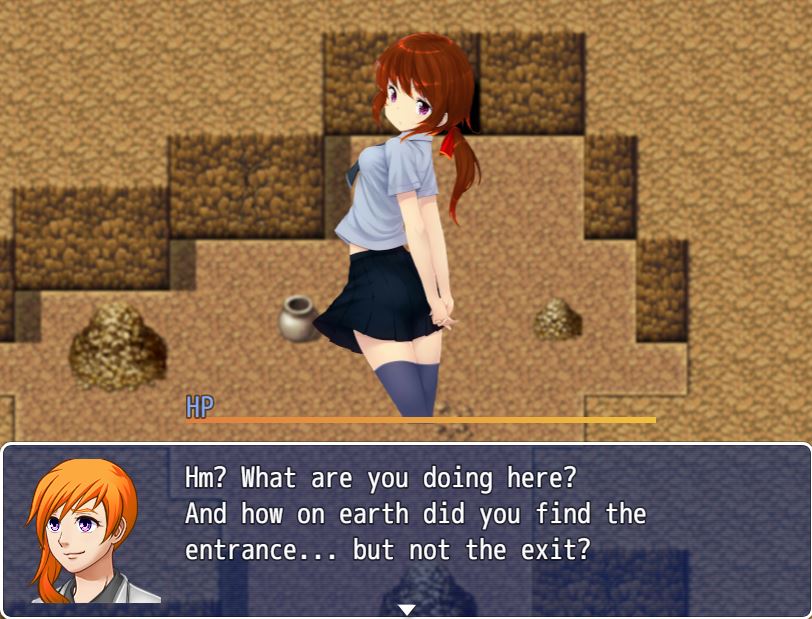Click the dialogue continue arrow
Image resolution: width=812 pixels, height=619 pixels.
pyautogui.click(x=406, y=609)
